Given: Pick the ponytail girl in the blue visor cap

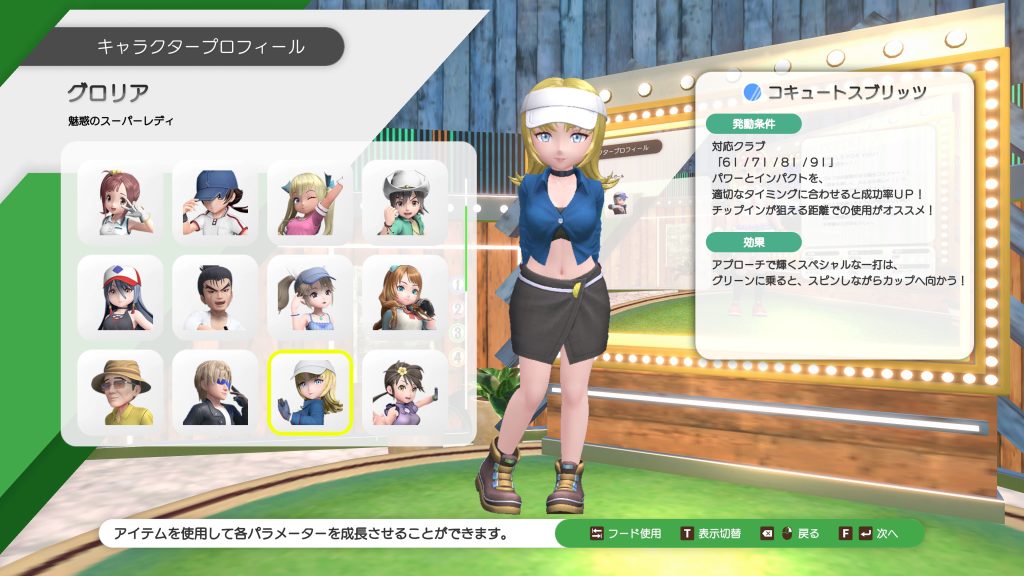Looking at the screenshot, I should [310, 297].
